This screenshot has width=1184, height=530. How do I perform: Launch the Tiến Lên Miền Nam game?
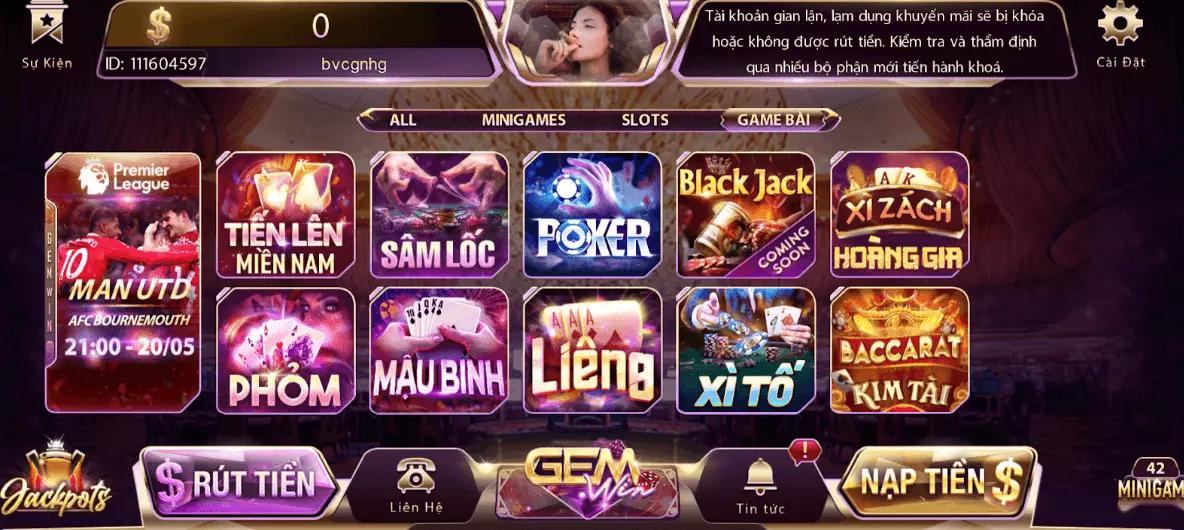(x=286, y=215)
